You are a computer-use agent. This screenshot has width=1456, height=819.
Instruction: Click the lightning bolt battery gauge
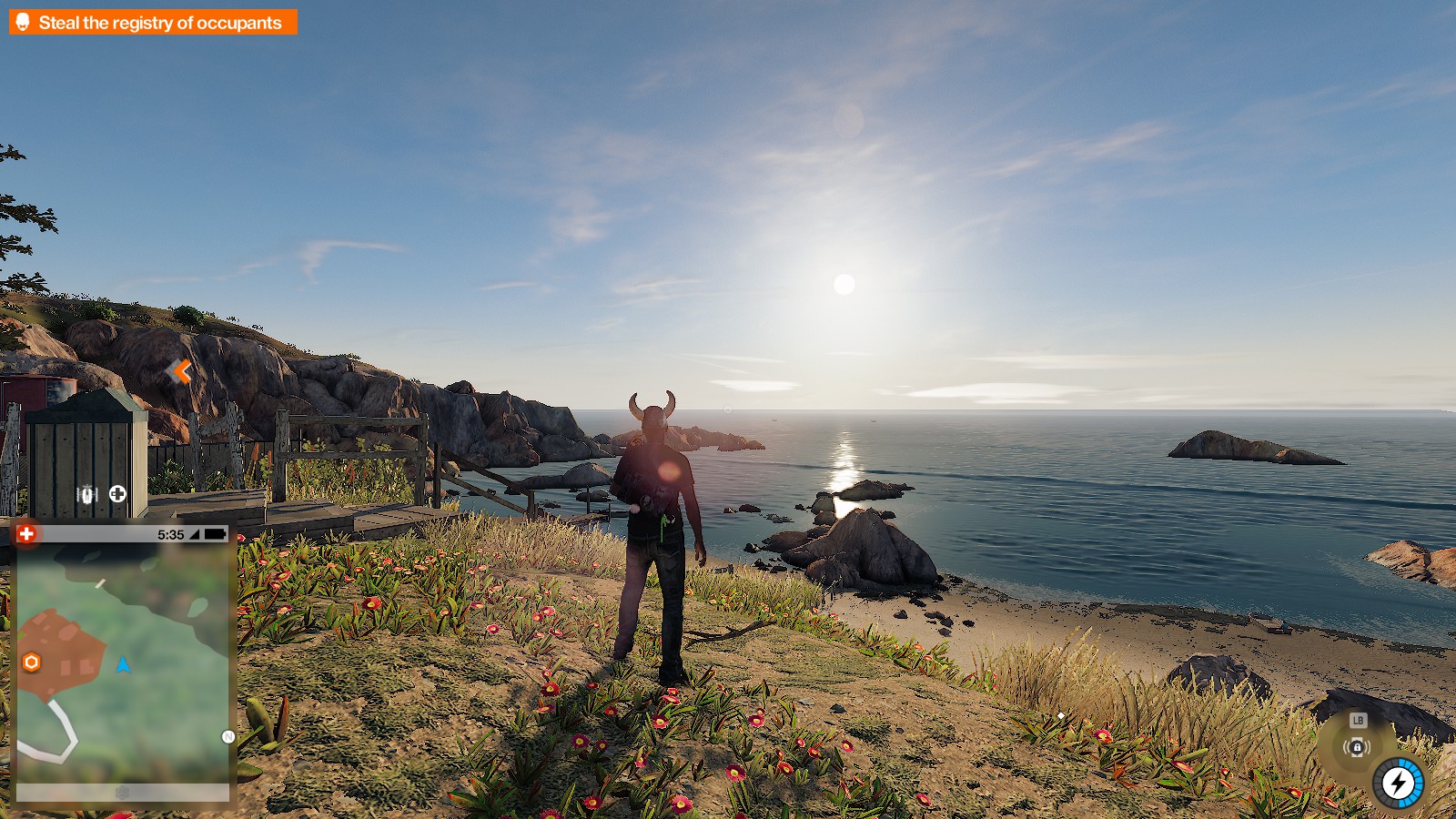[1398, 783]
